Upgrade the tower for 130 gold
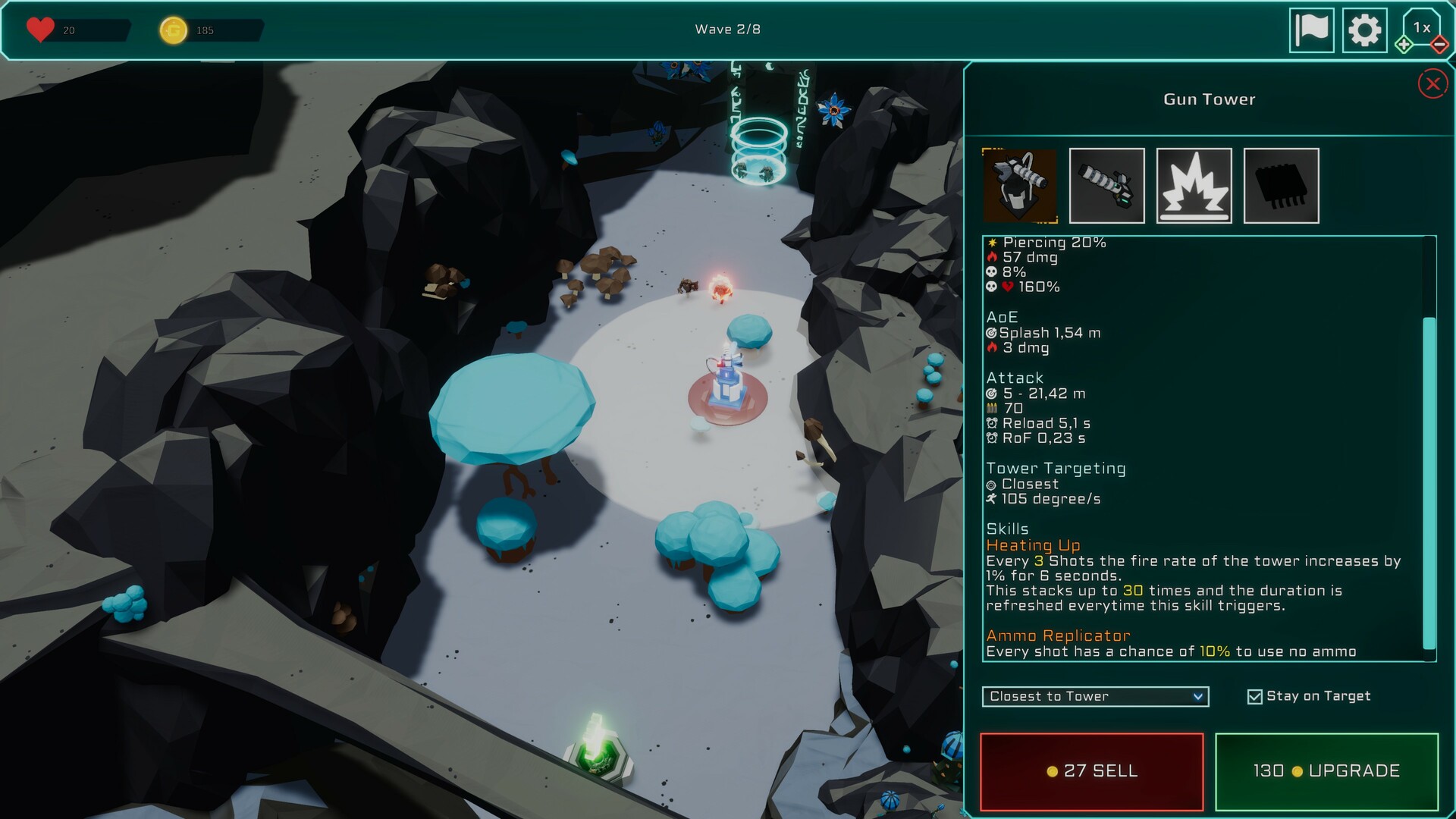 pos(1326,771)
